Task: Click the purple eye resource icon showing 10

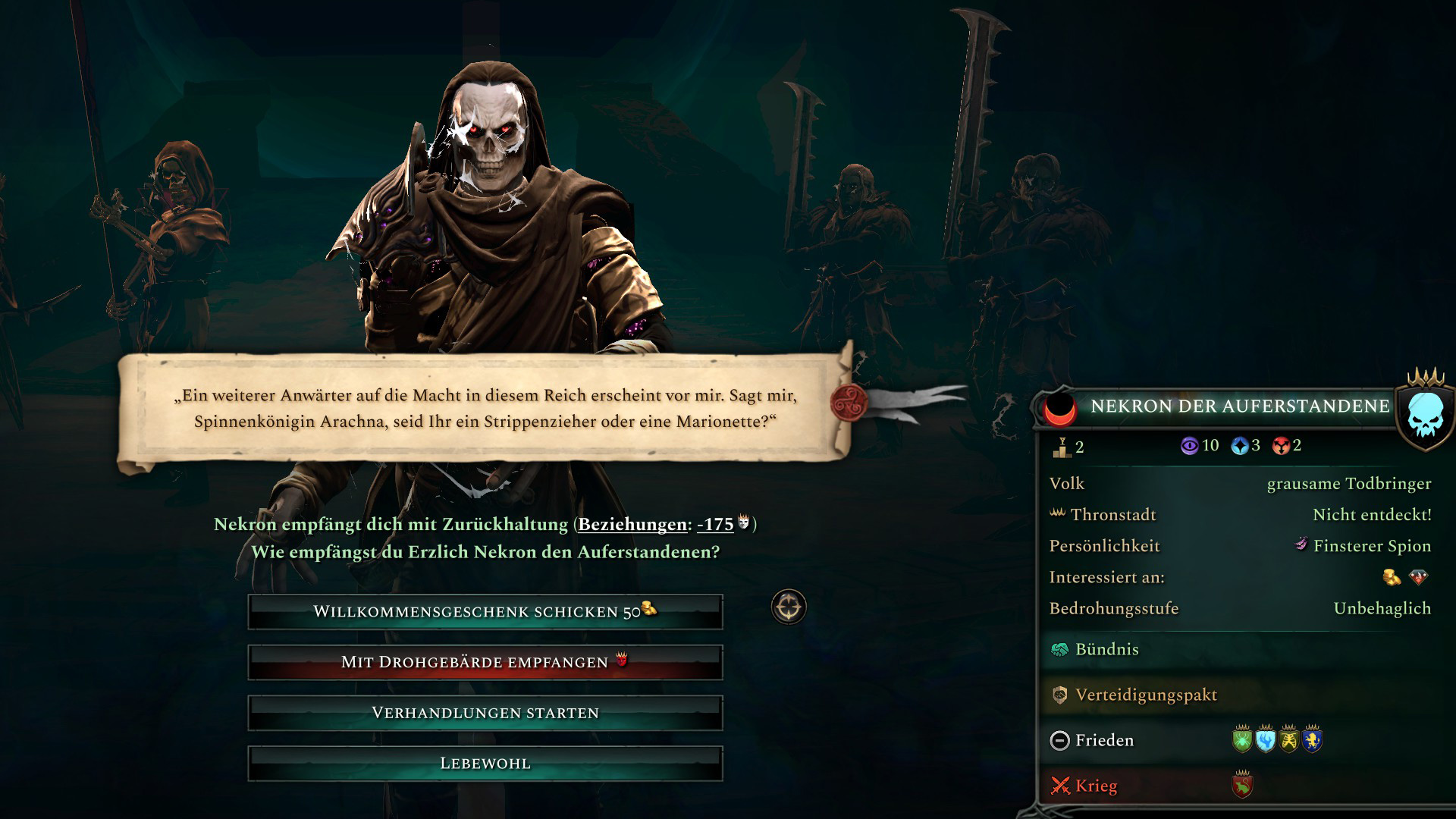Action: (1189, 446)
